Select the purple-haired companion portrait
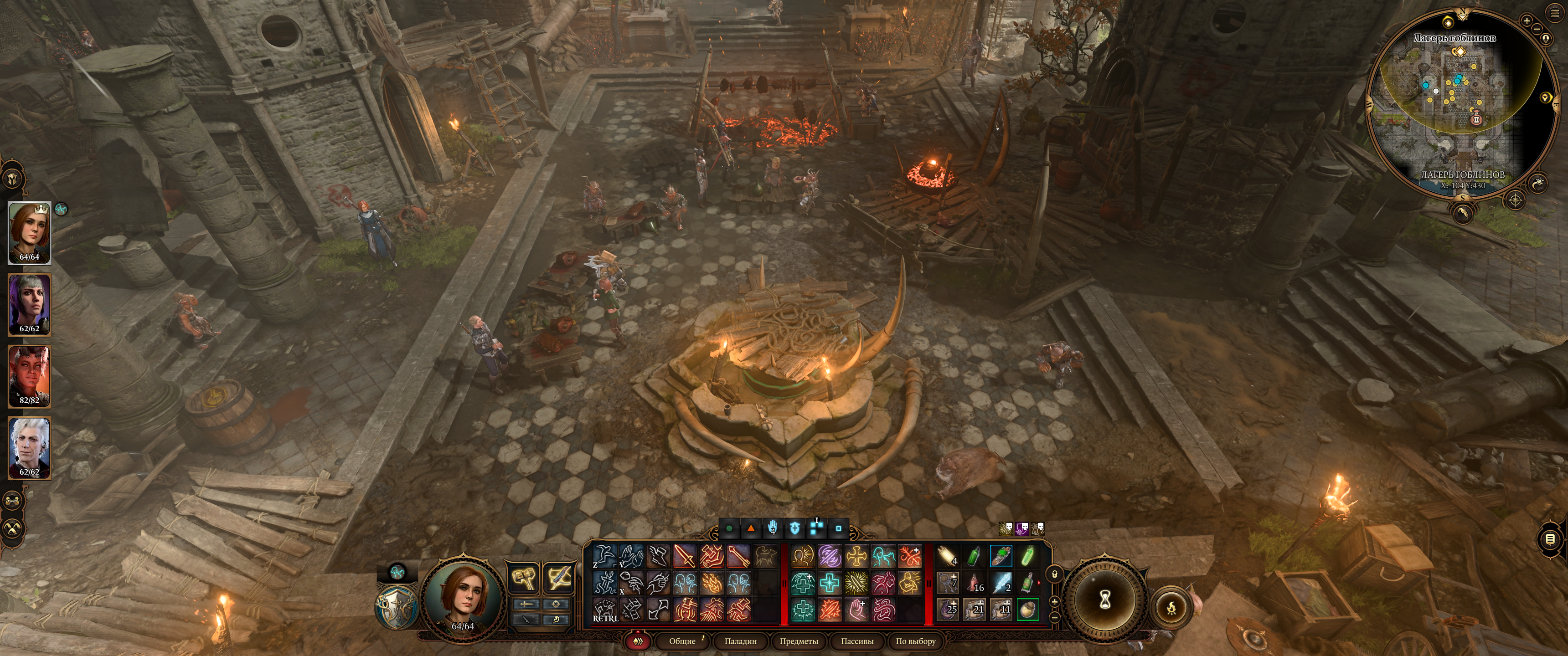This screenshot has height=656, width=1568. pos(29,304)
